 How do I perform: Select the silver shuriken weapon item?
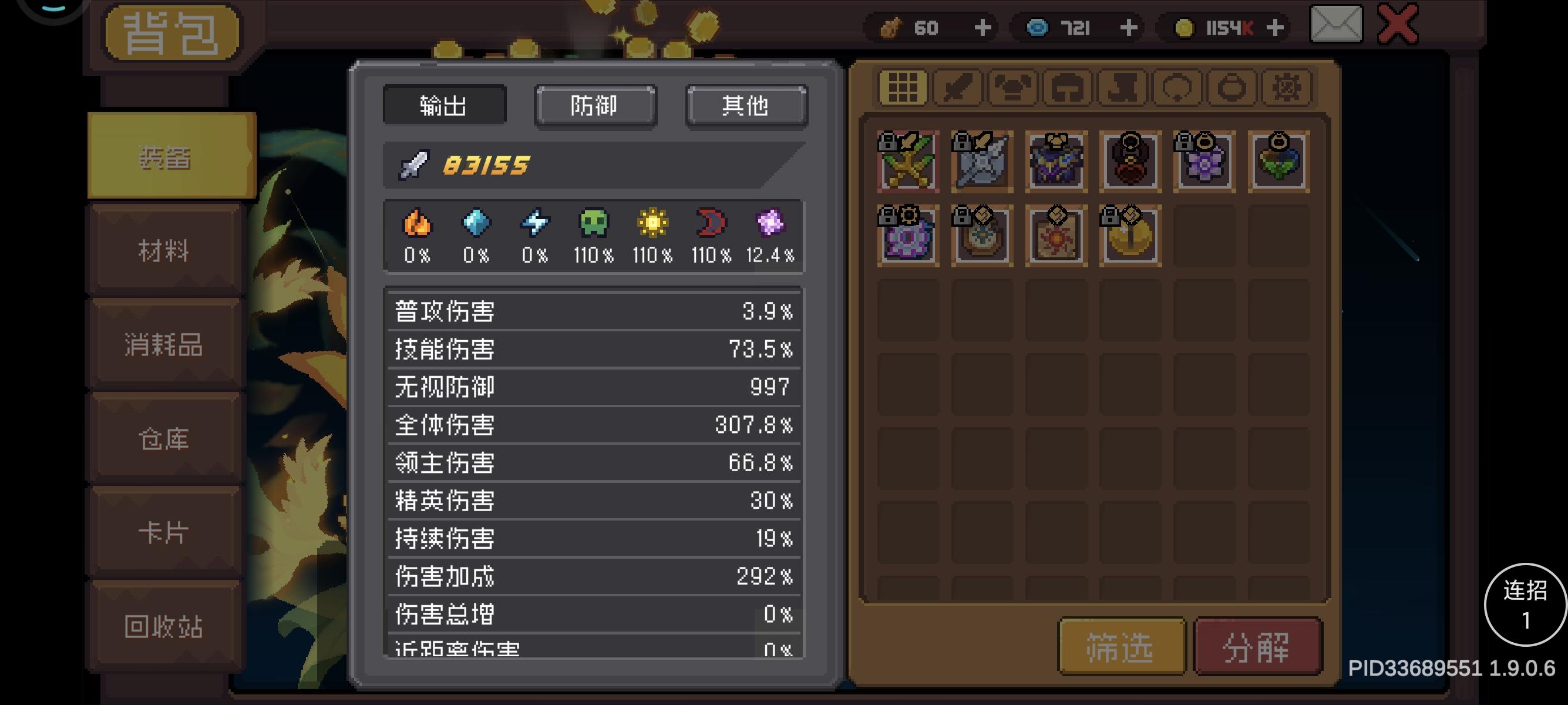982,162
